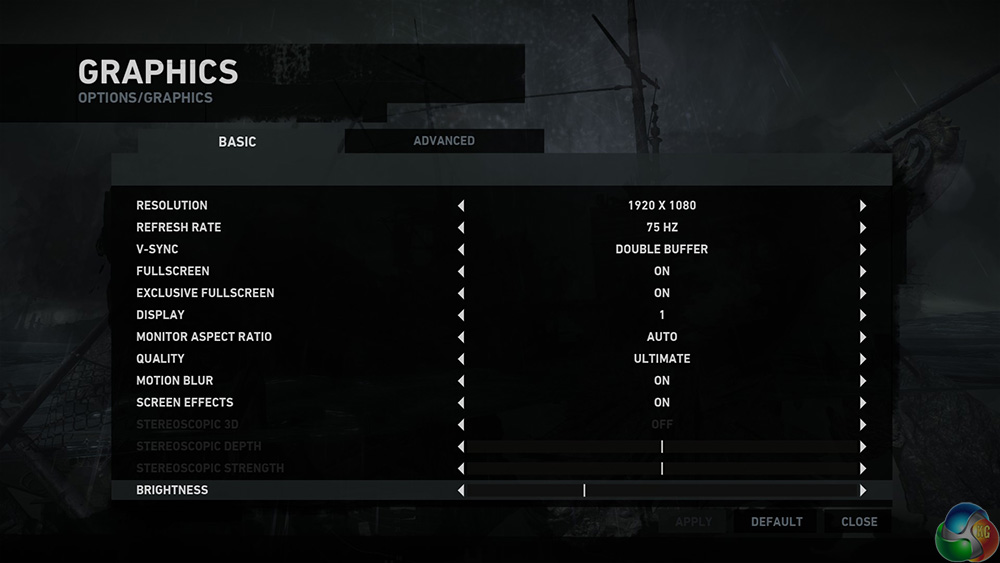Close the graphics options menu
This screenshot has width=1000, height=563.
click(859, 522)
